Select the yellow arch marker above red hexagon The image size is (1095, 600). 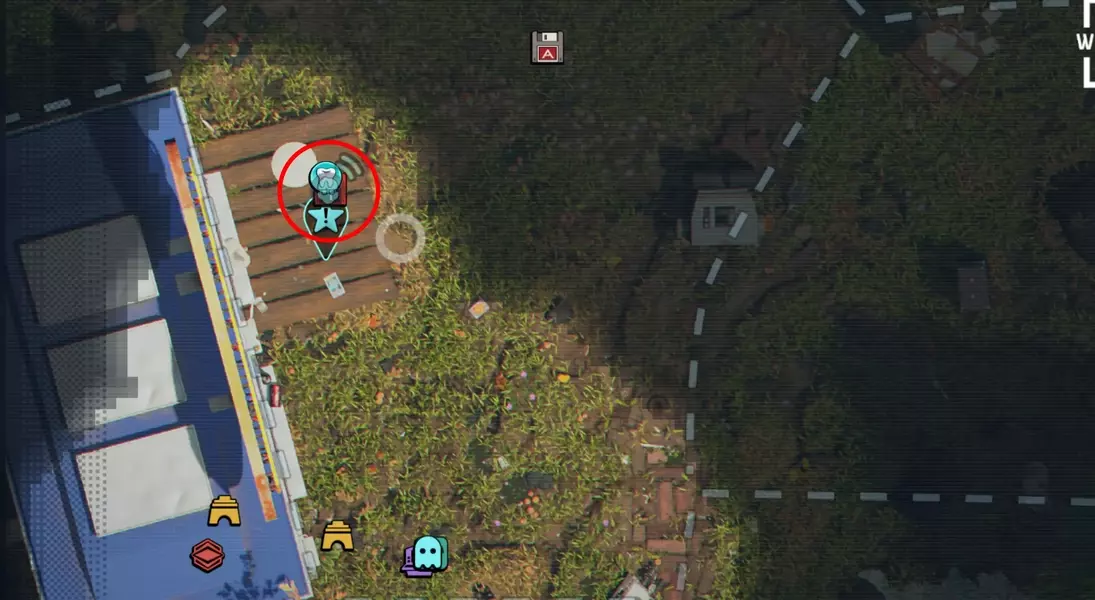click(x=224, y=512)
